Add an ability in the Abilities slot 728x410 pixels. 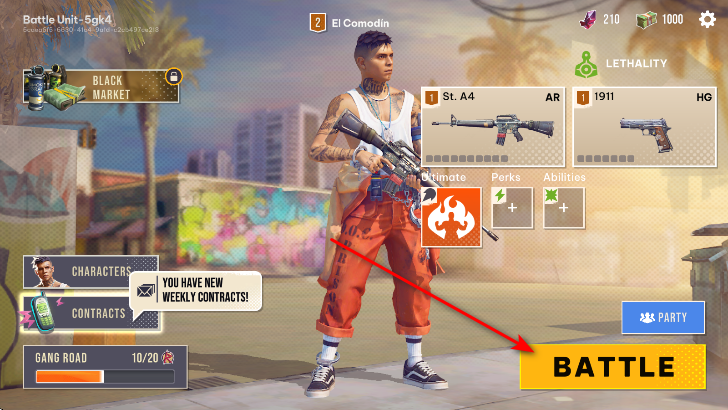[563, 208]
